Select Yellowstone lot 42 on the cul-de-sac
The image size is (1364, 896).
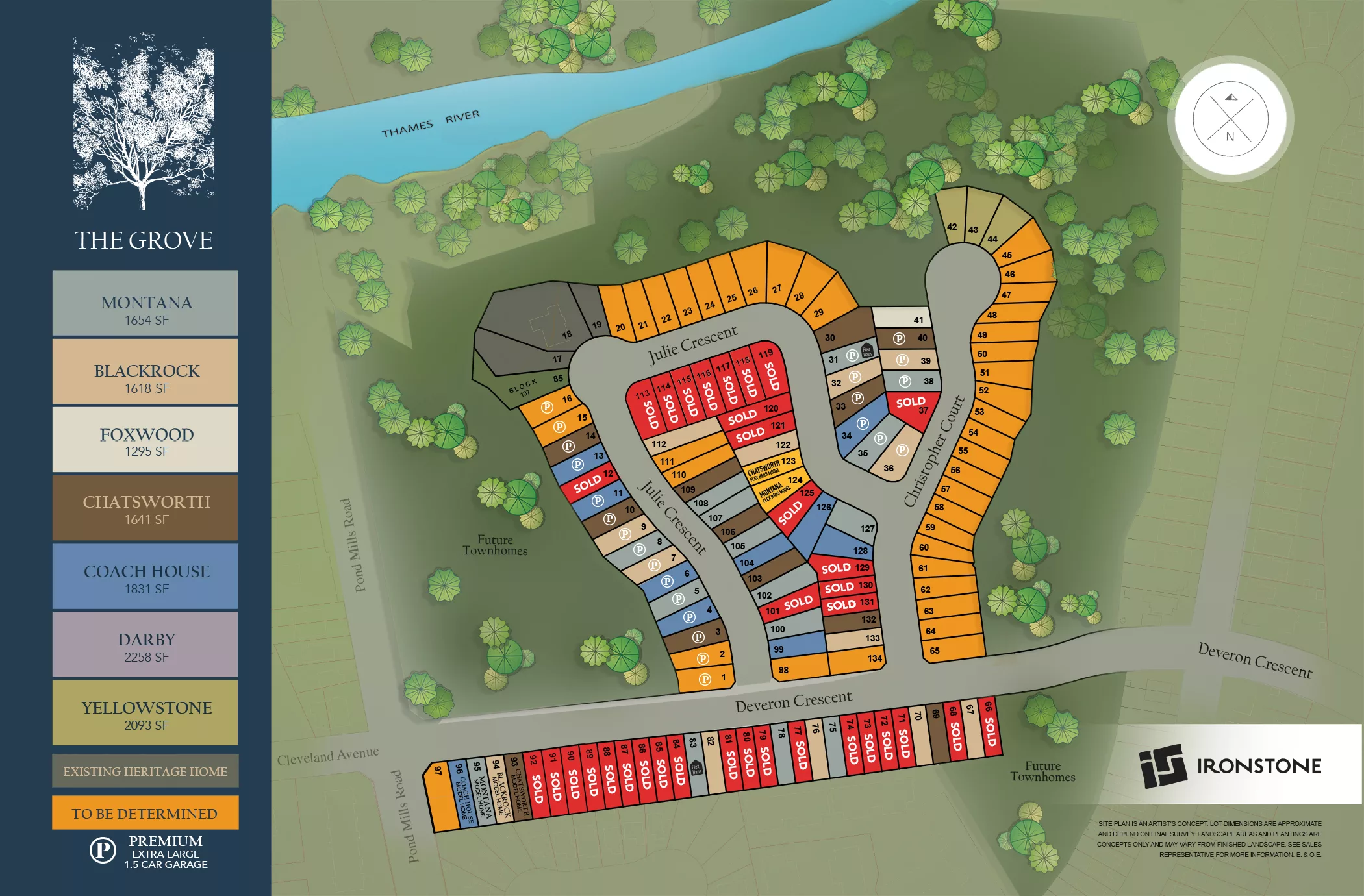tap(952, 218)
